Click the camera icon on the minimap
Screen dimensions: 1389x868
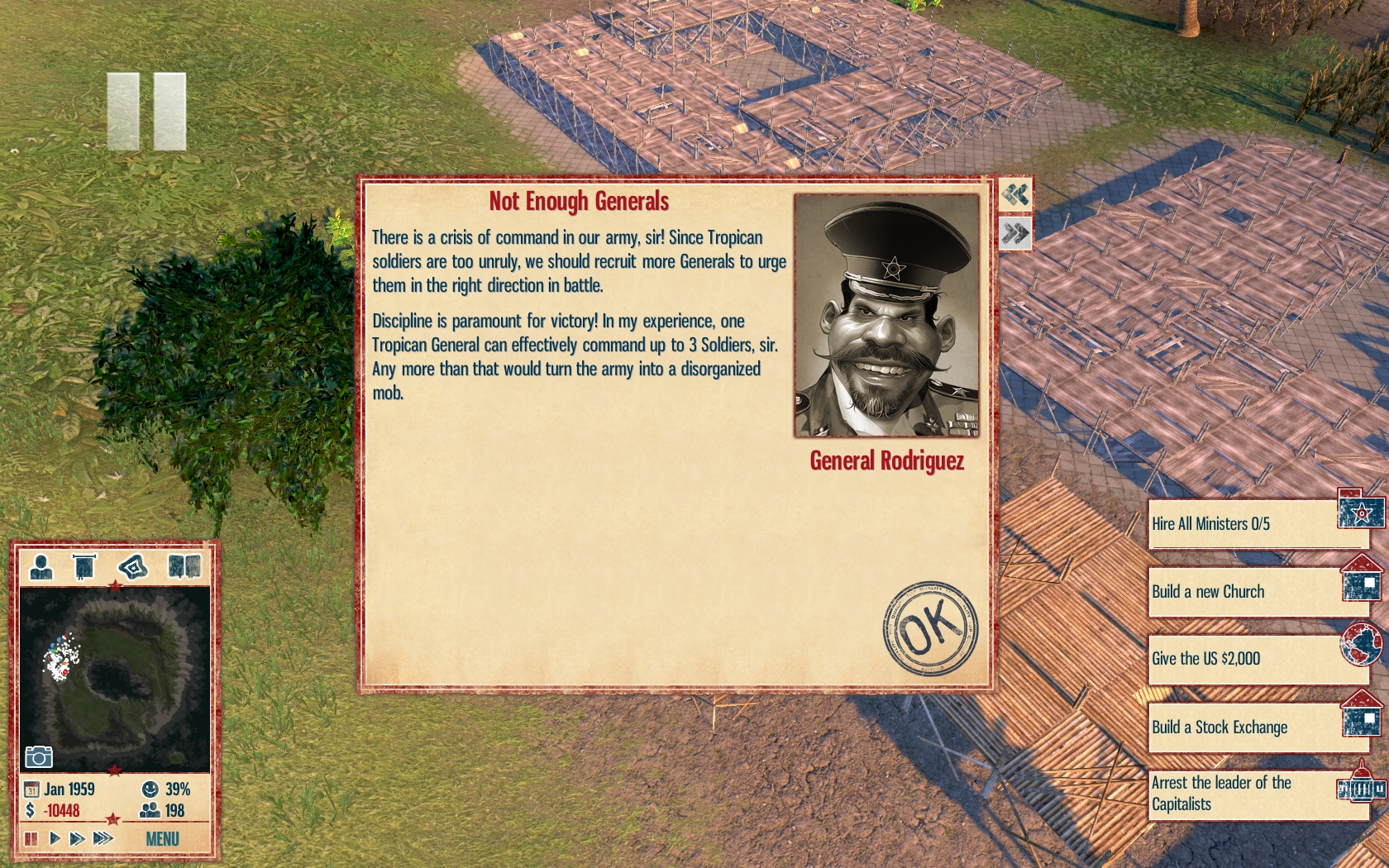[39, 756]
